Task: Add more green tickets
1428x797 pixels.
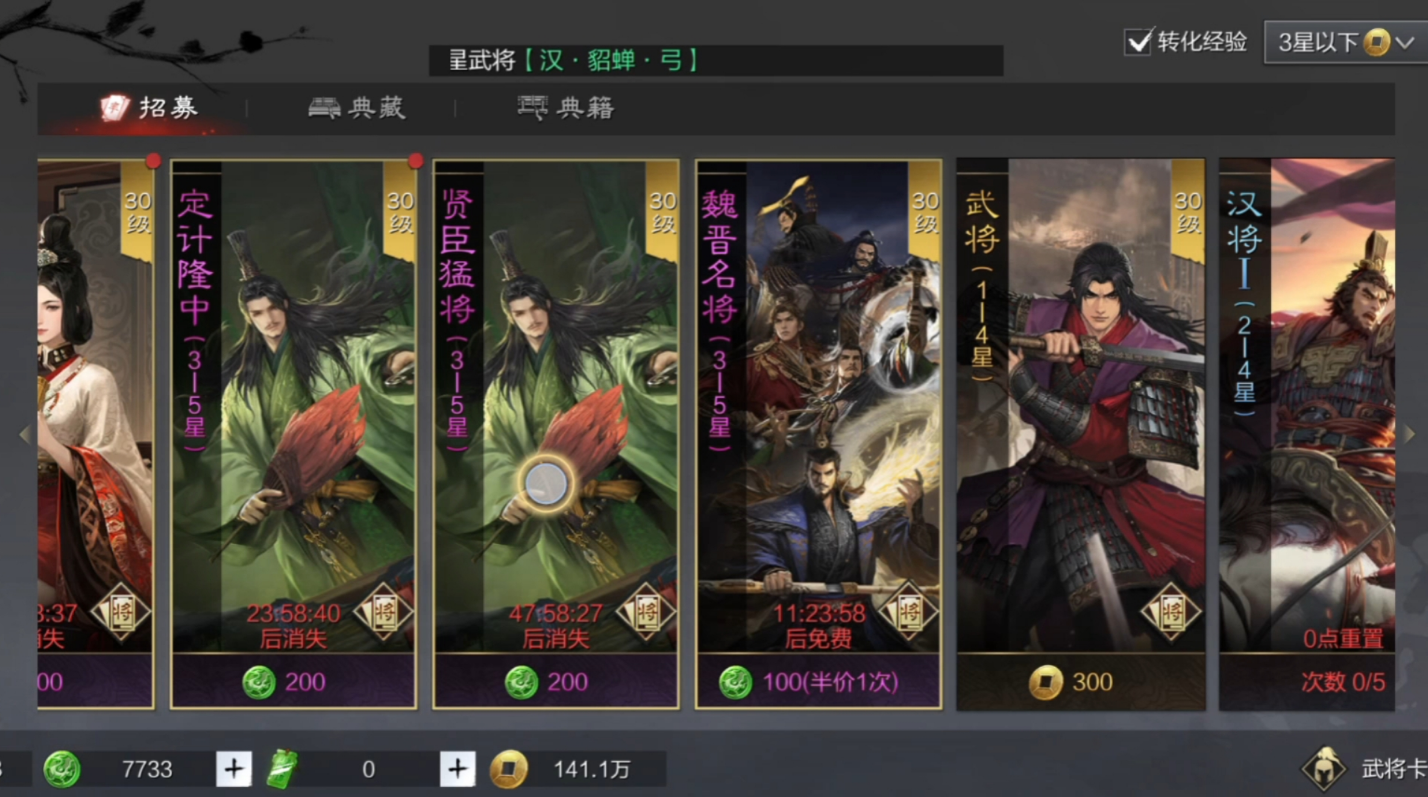Action: [x=457, y=769]
